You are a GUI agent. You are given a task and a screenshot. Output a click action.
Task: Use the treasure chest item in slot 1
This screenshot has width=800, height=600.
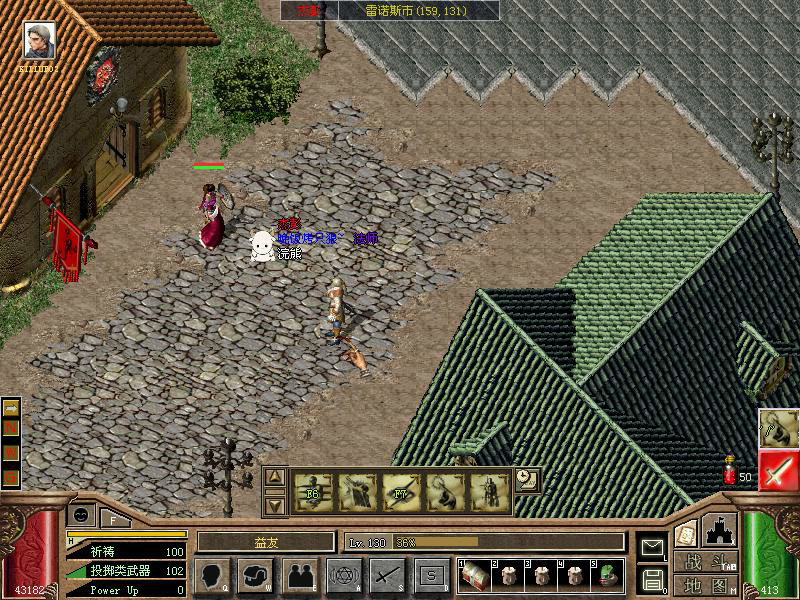[474, 575]
